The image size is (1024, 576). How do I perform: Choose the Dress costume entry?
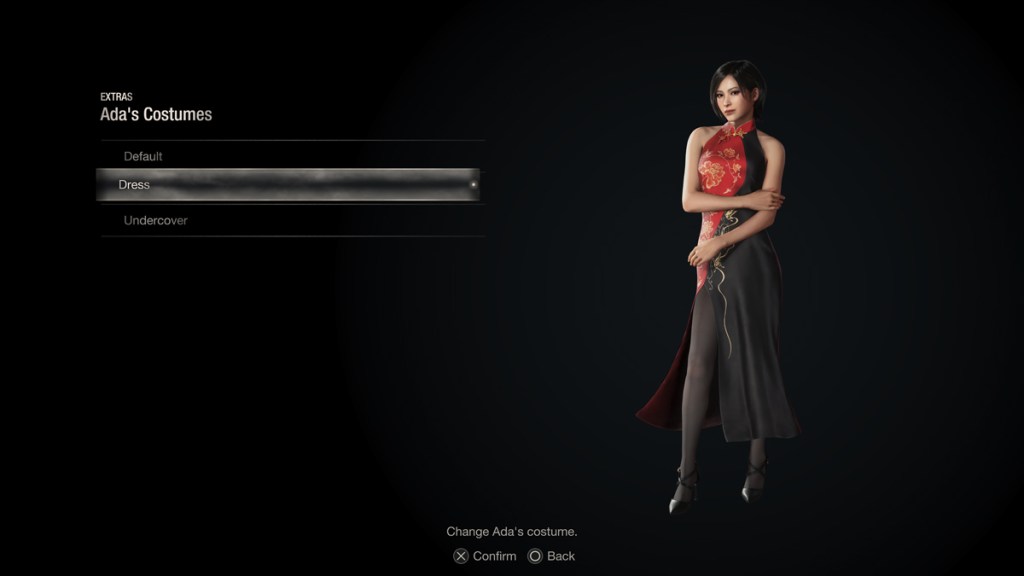click(x=135, y=185)
